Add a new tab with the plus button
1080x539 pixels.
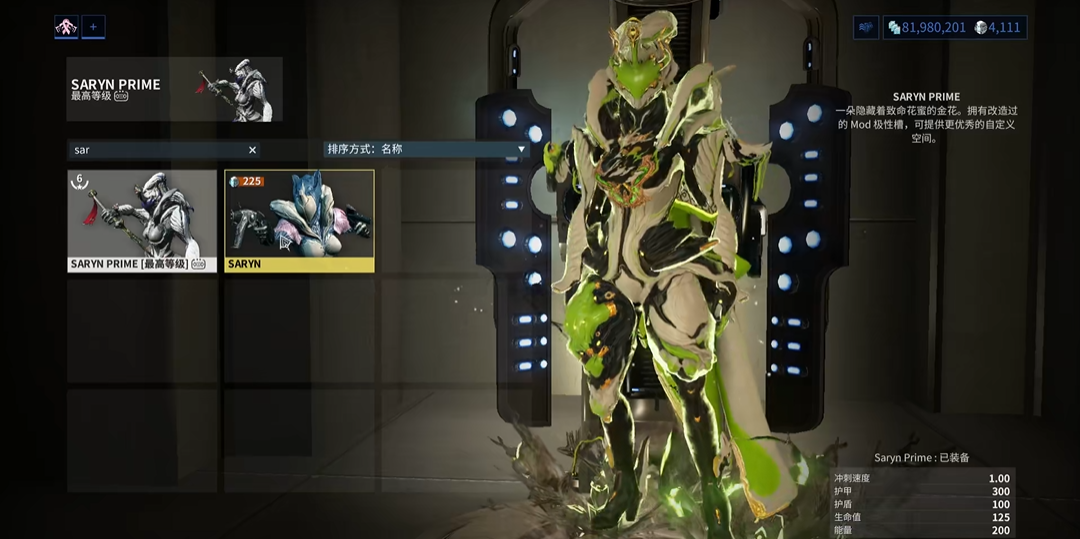(x=93, y=27)
